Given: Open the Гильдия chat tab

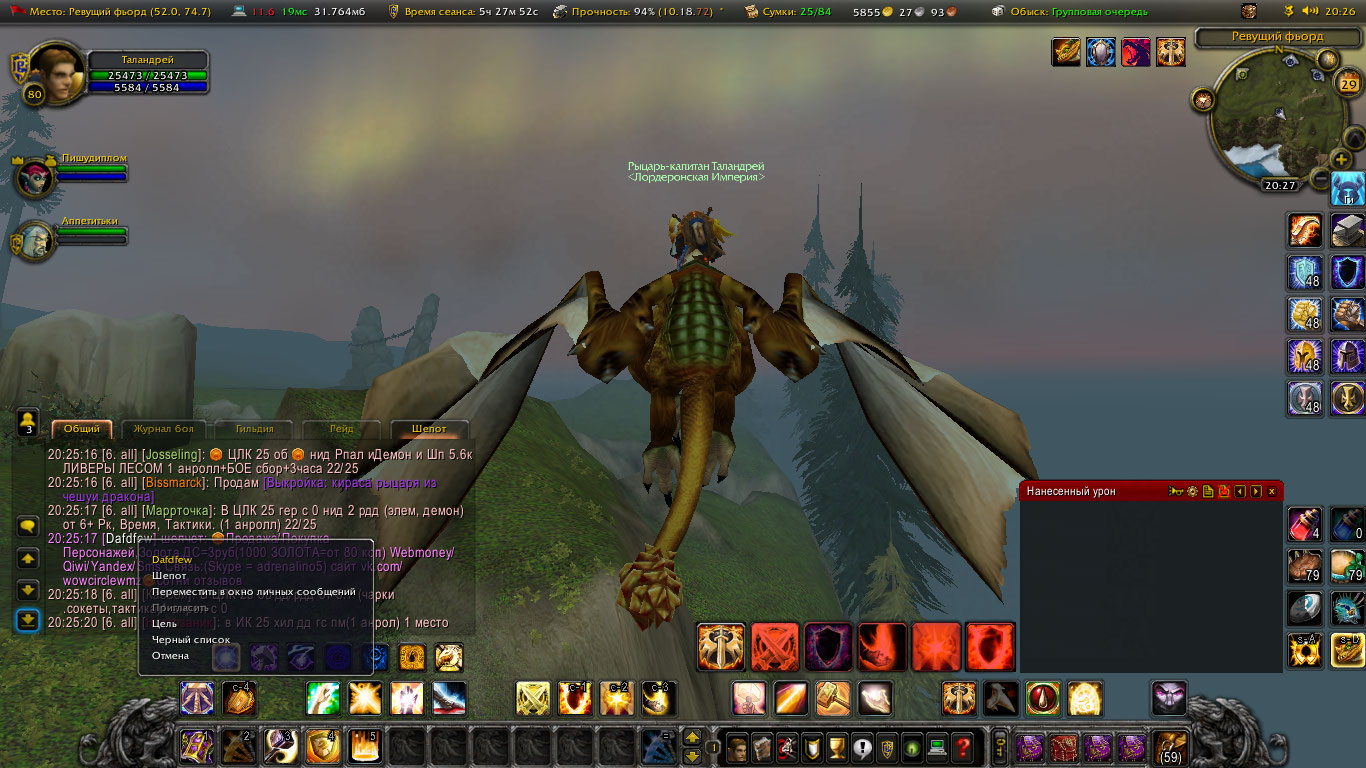Looking at the screenshot, I should point(255,429).
